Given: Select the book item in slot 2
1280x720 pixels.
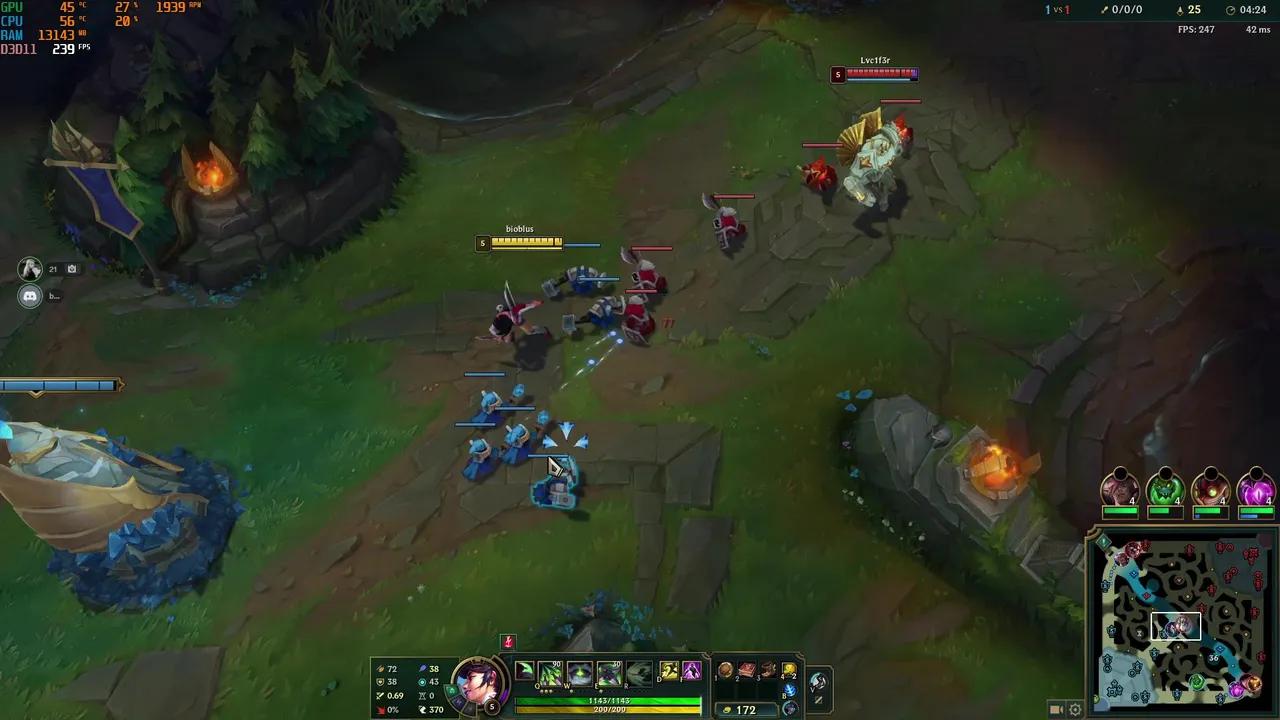Looking at the screenshot, I should point(746,670).
